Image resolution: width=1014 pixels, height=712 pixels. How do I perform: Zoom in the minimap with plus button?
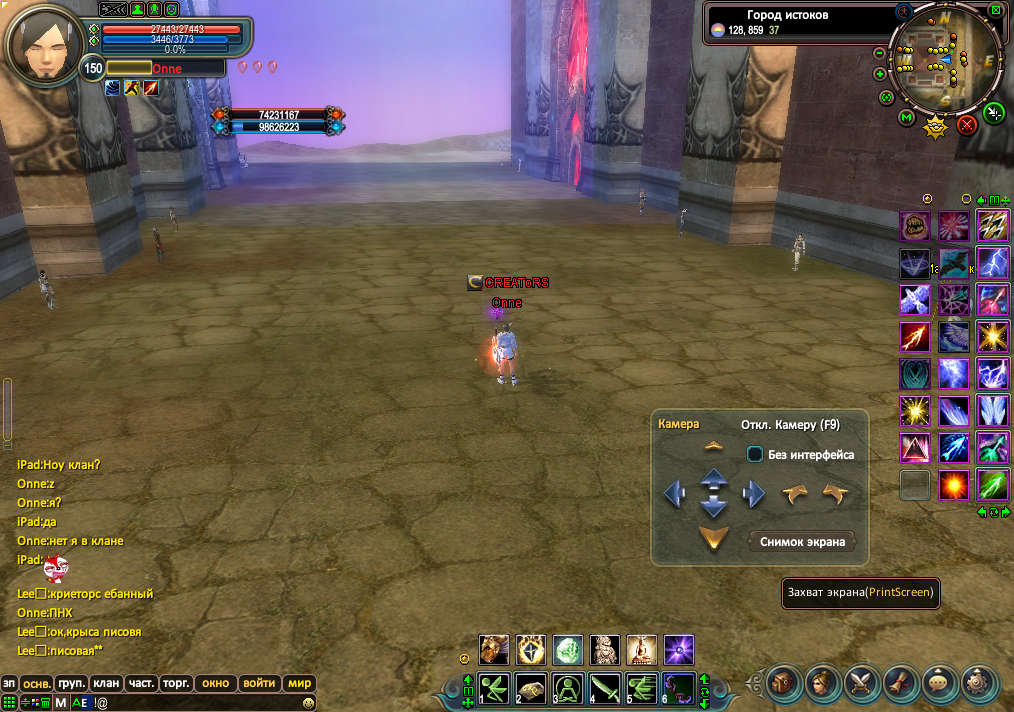[x=879, y=74]
